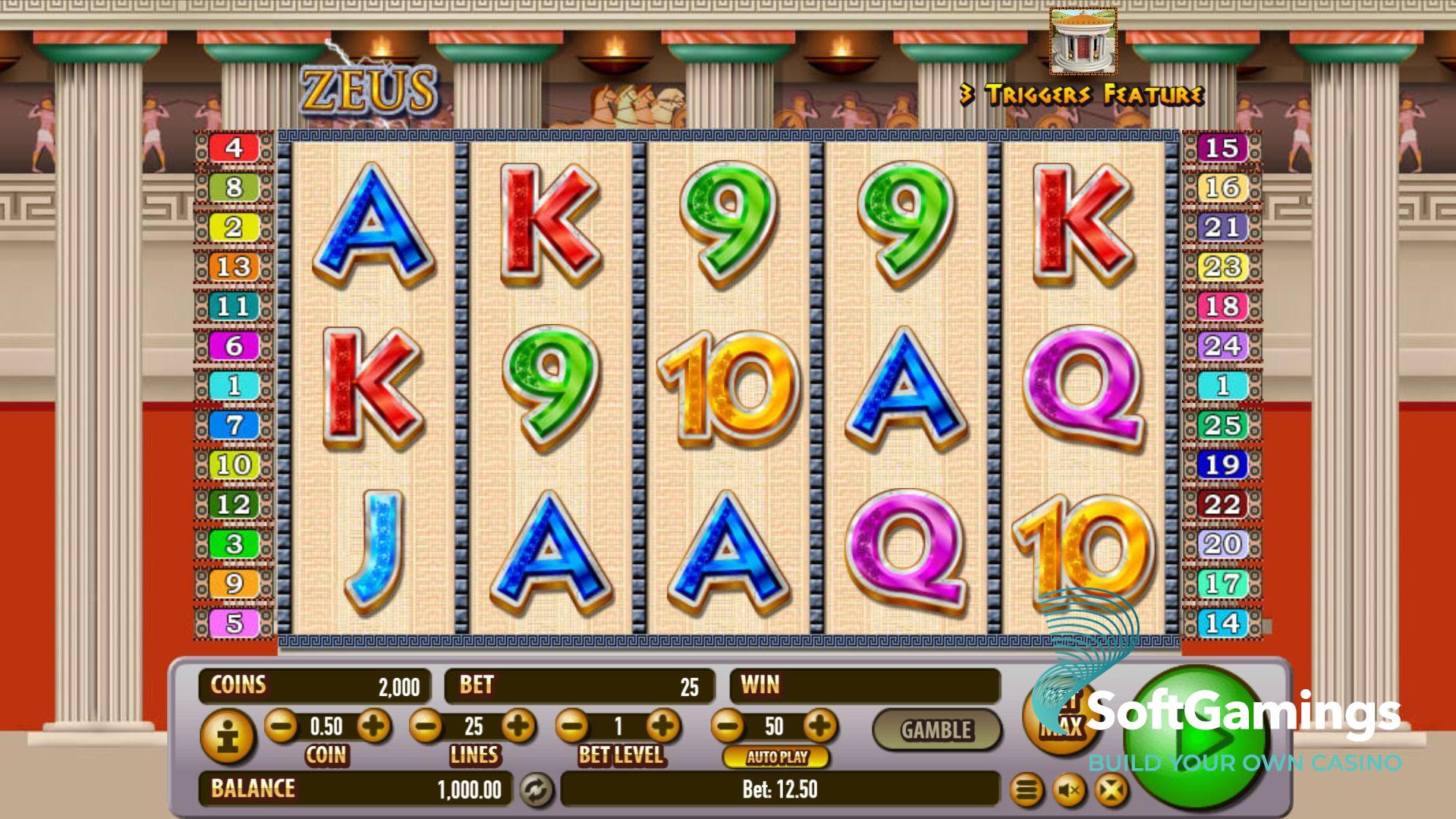Toggle the sound speaker icon

(x=1068, y=791)
